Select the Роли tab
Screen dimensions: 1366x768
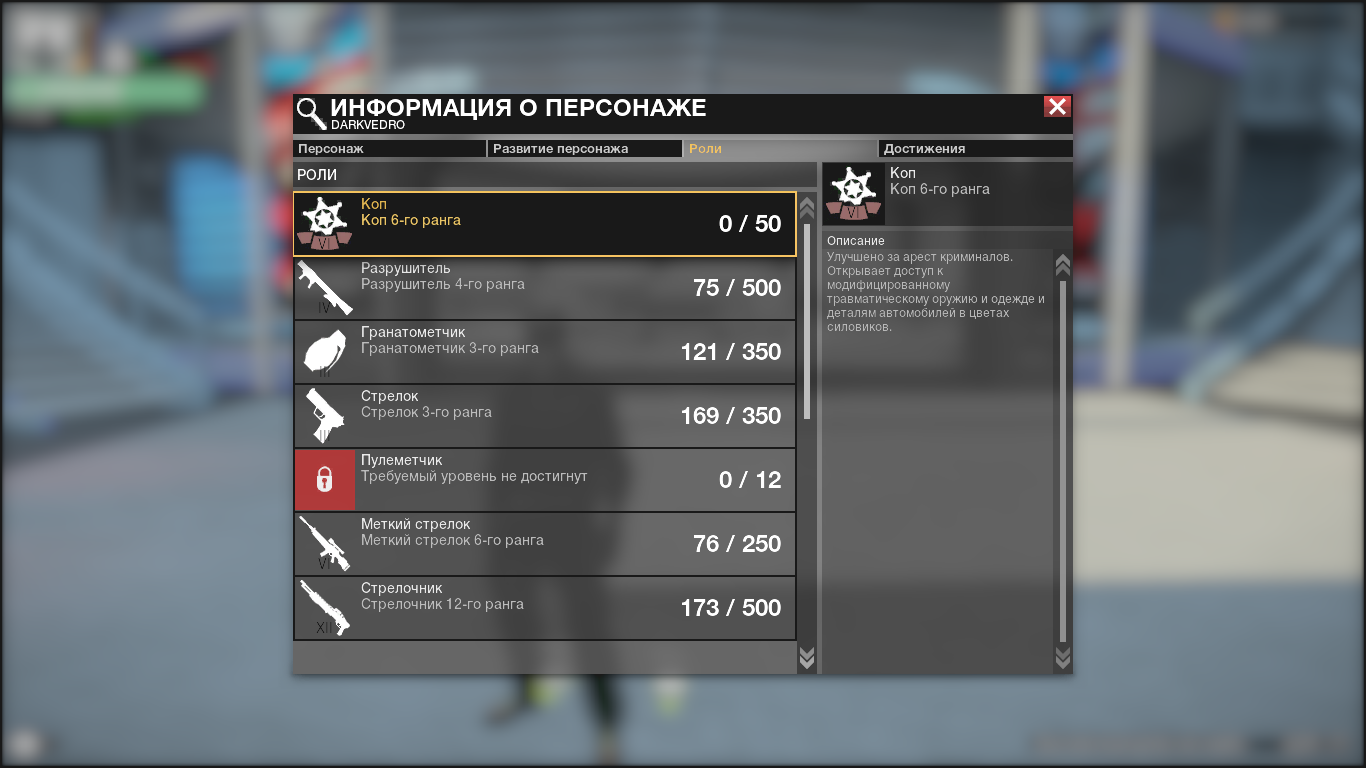[x=779, y=149]
